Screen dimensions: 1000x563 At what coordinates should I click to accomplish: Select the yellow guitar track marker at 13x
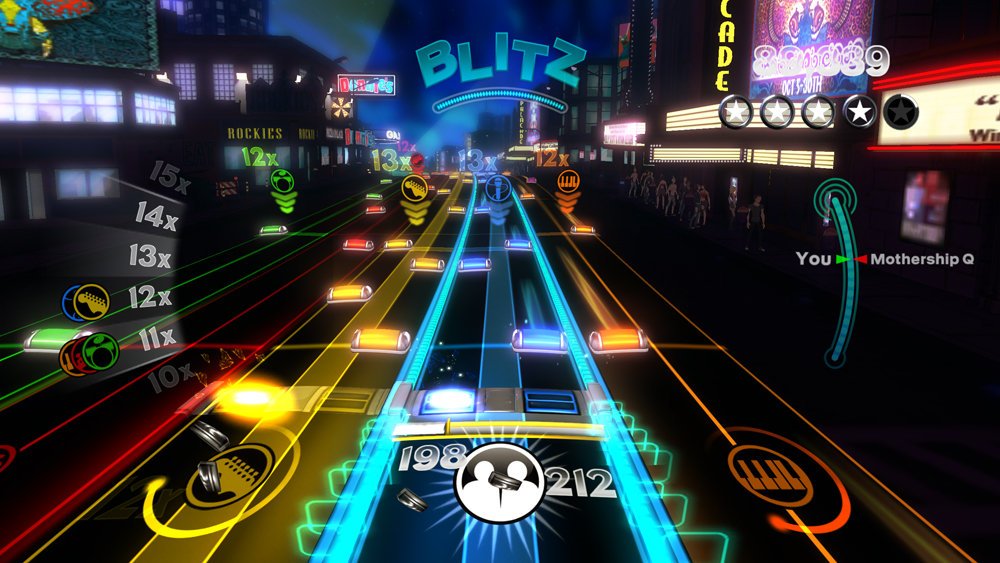click(x=414, y=186)
